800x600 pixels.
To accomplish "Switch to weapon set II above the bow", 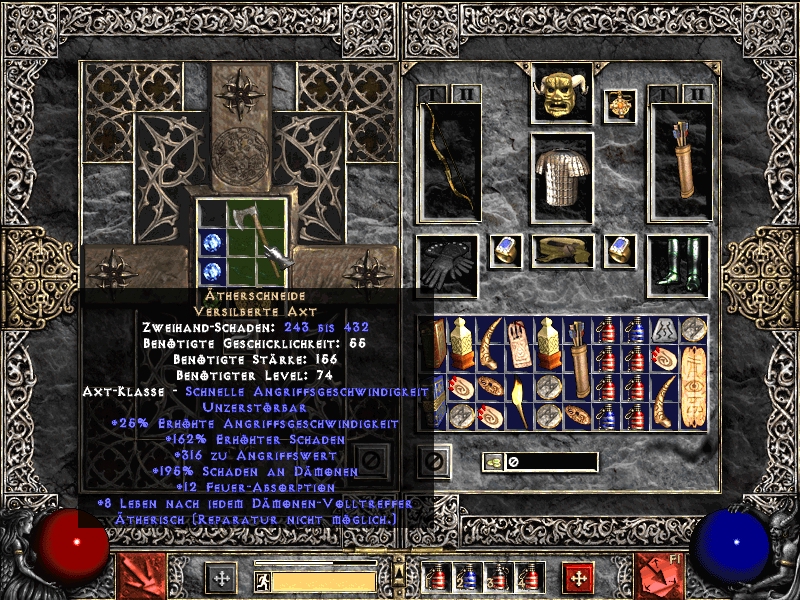I will 468,94.
